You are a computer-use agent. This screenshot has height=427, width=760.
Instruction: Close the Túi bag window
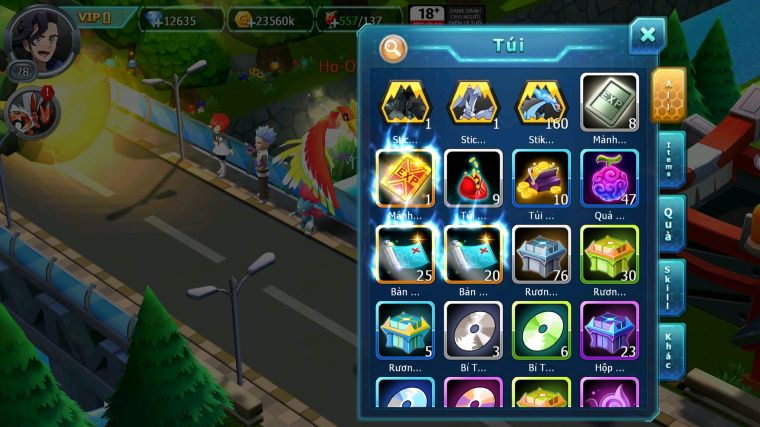click(x=647, y=36)
